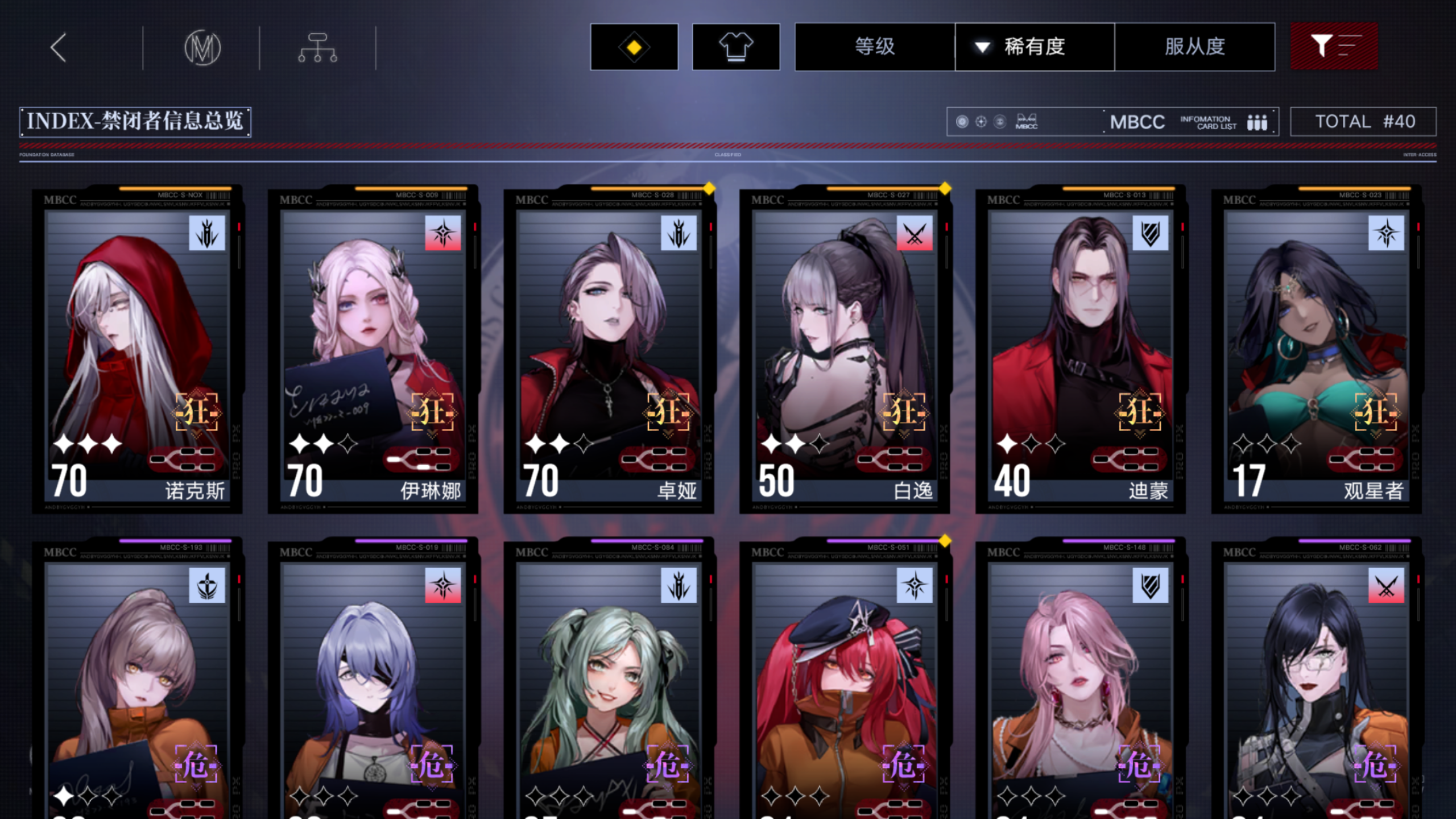Open the 稀有度 sort direction dropdown
This screenshot has width=1456, height=819.
pyautogui.click(x=982, y=47)
